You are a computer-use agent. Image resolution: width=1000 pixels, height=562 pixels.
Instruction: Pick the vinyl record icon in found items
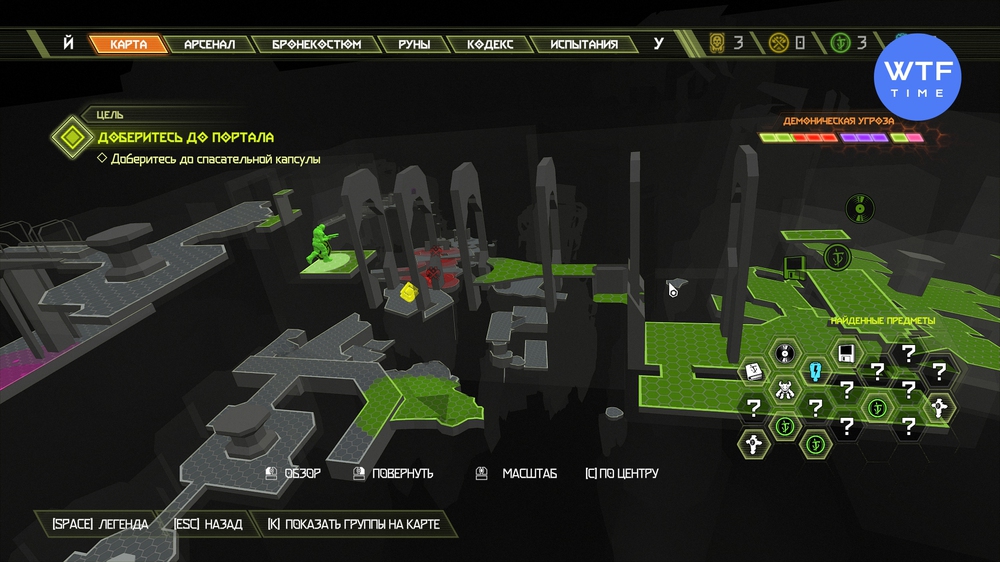(x=786, y=353)
